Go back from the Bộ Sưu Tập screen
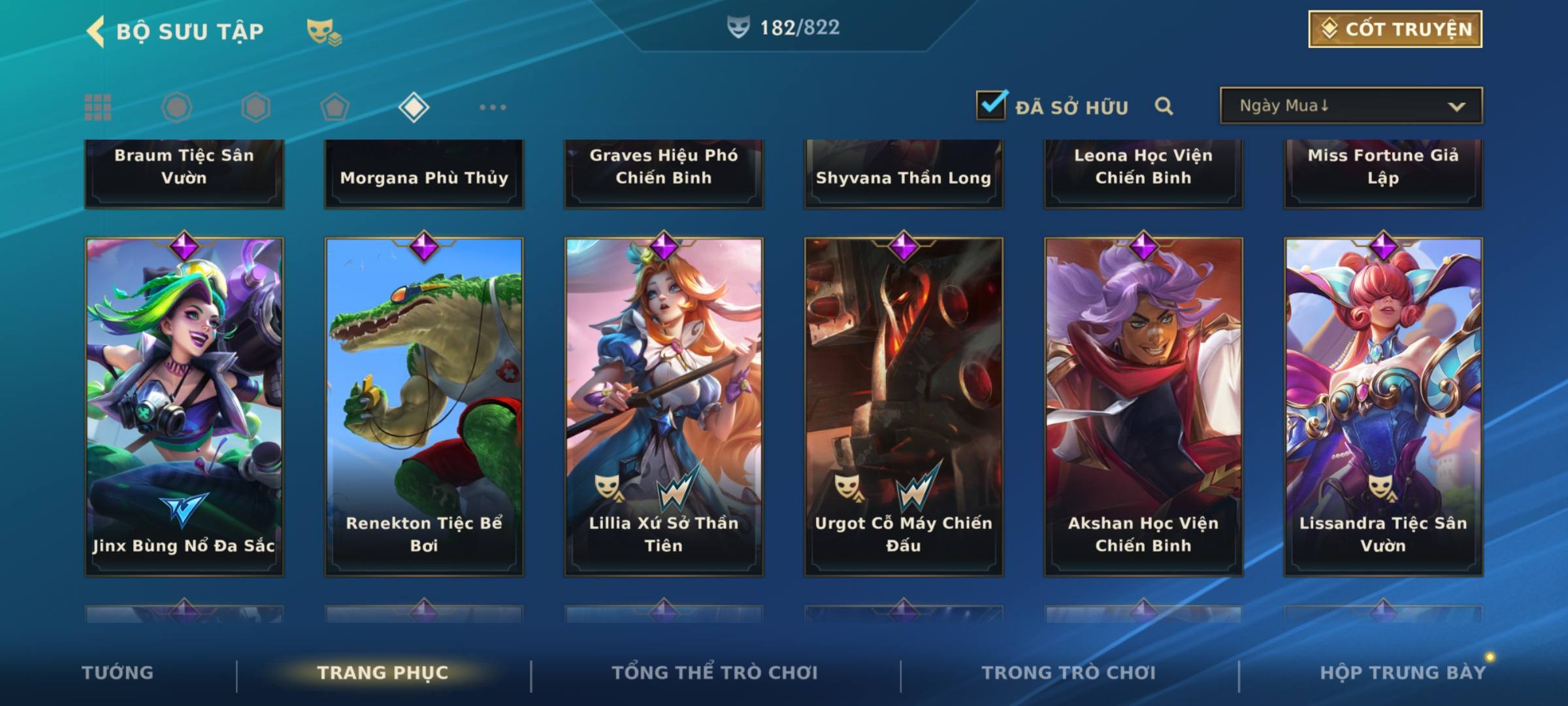Viewport: 1568px width, 706px height. tap(95, 31)
